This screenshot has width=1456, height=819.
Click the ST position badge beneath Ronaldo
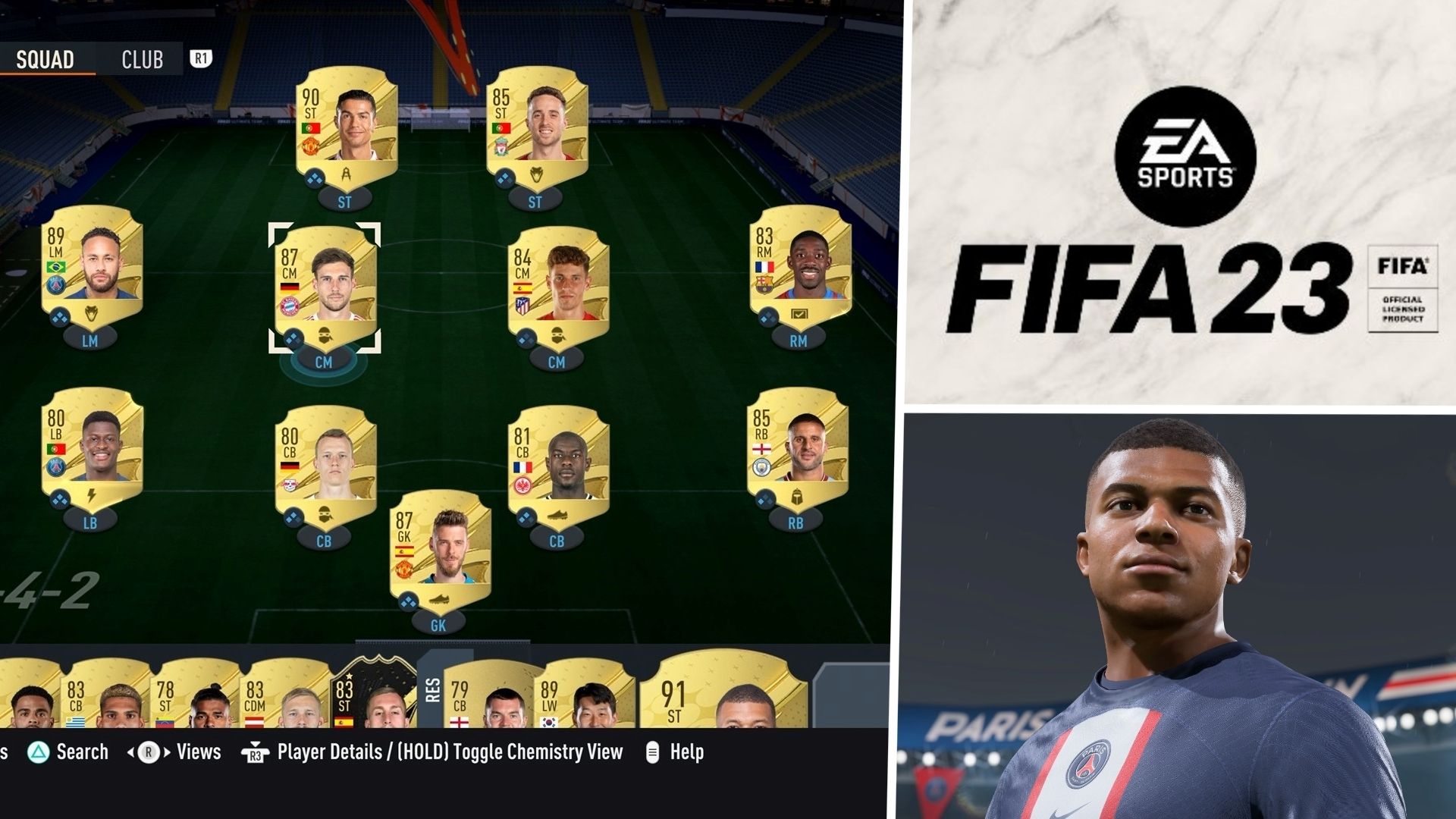pyautogui.click(x=344, y=201)
